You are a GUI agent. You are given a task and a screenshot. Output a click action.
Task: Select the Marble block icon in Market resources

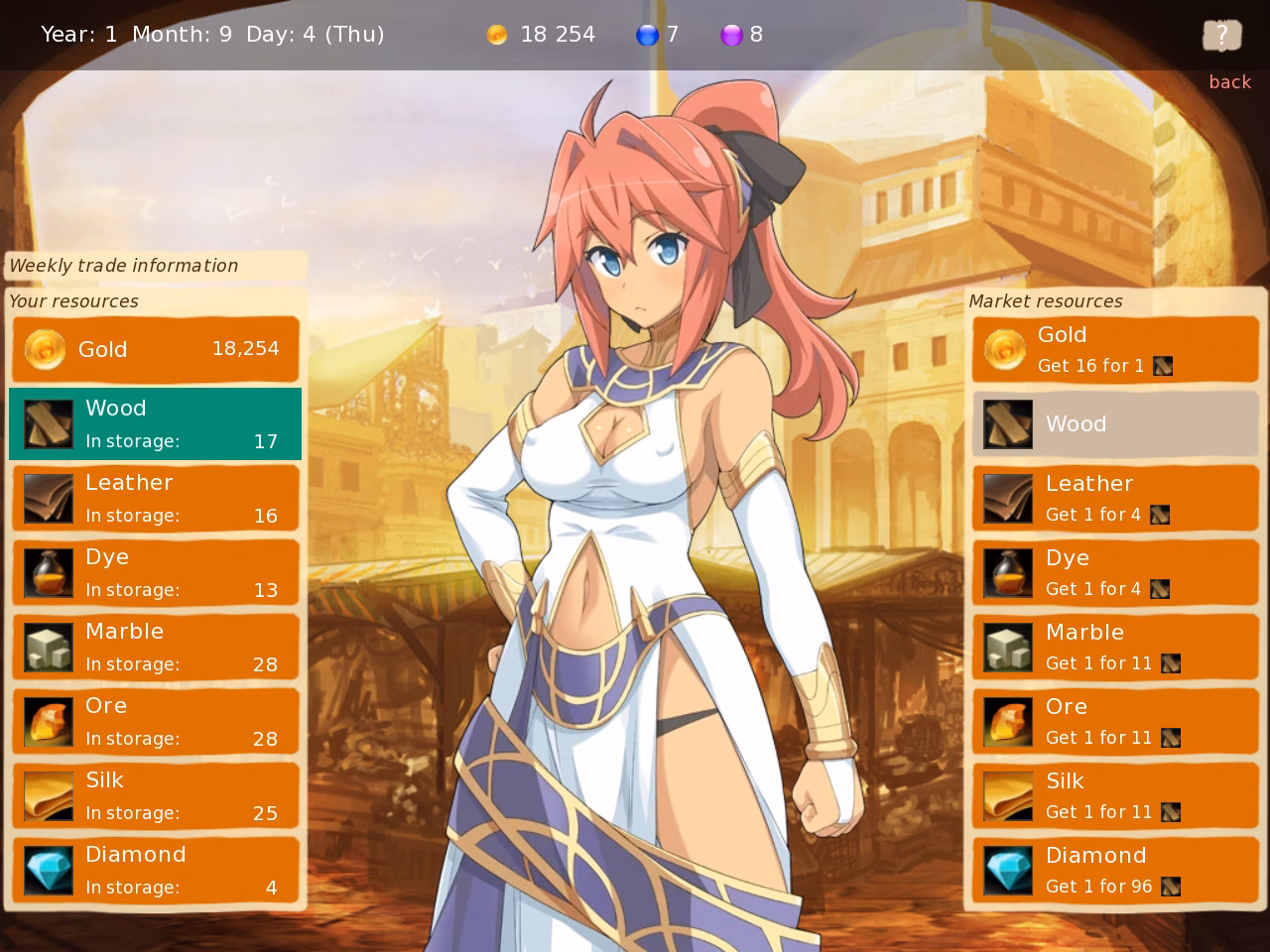[x=1007, y=647]
